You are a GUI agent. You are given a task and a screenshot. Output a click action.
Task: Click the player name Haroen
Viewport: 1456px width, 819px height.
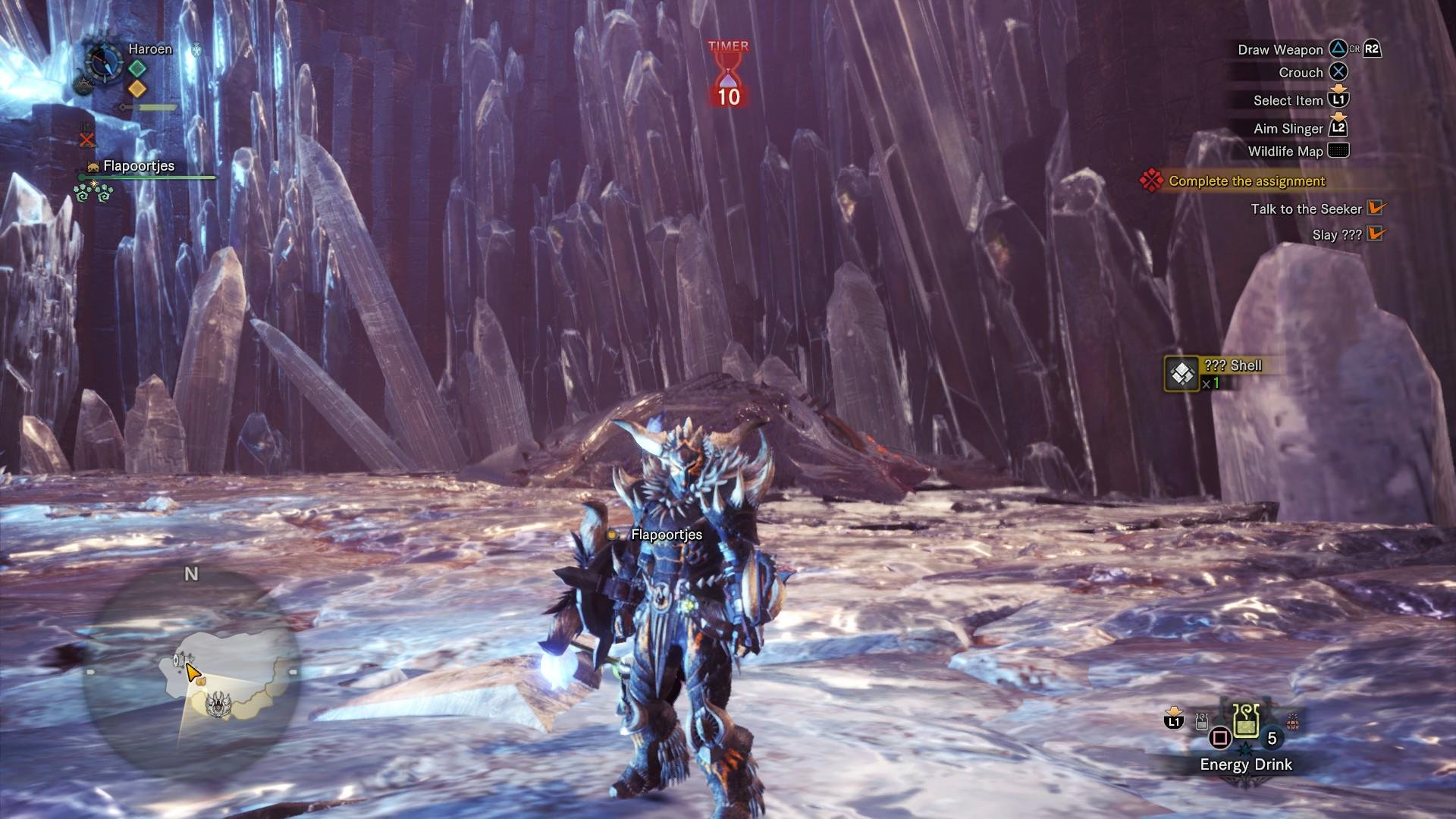click(x=150, y=49)
